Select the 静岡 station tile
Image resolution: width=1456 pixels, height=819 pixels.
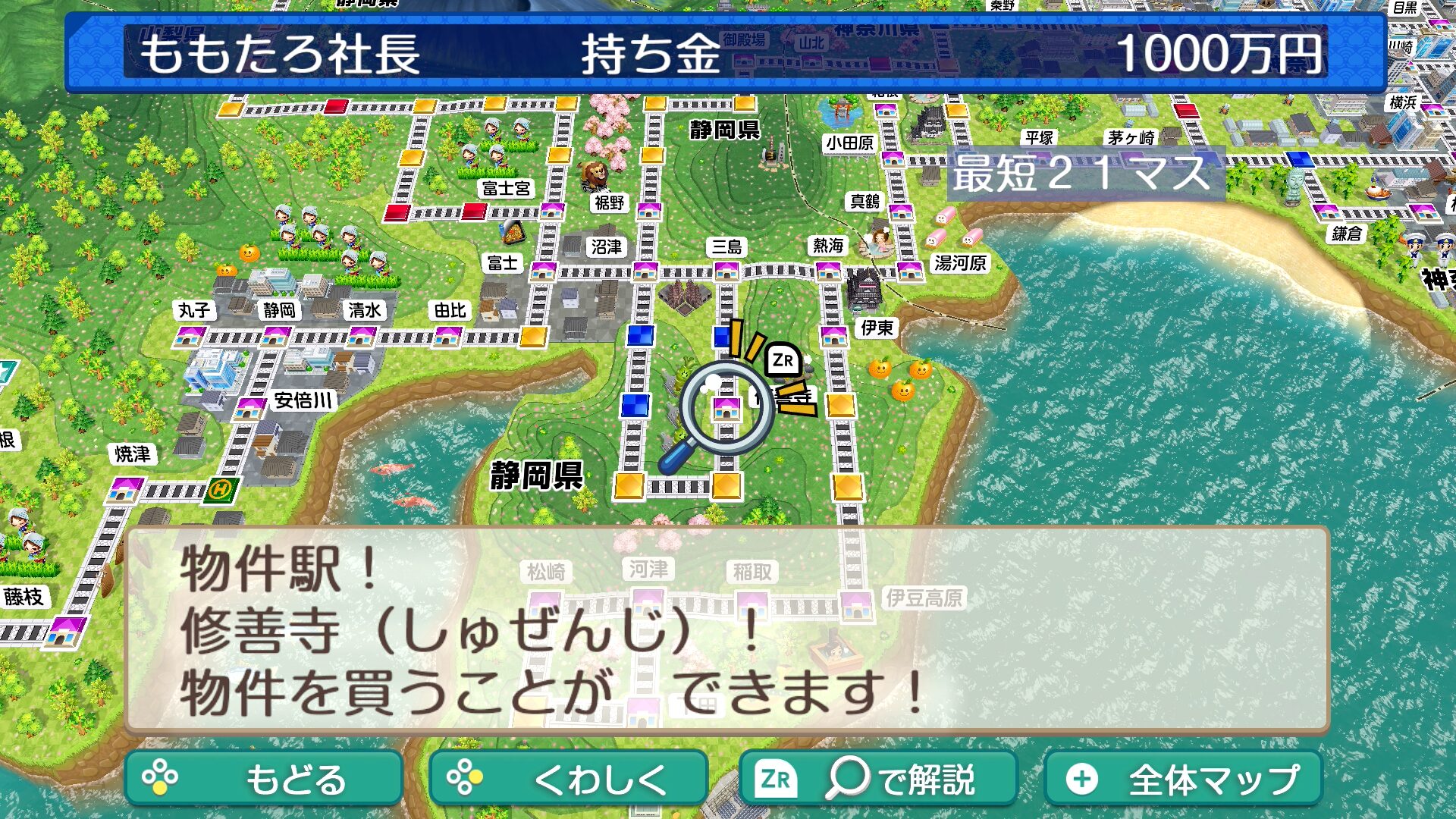tap(275, 335)
